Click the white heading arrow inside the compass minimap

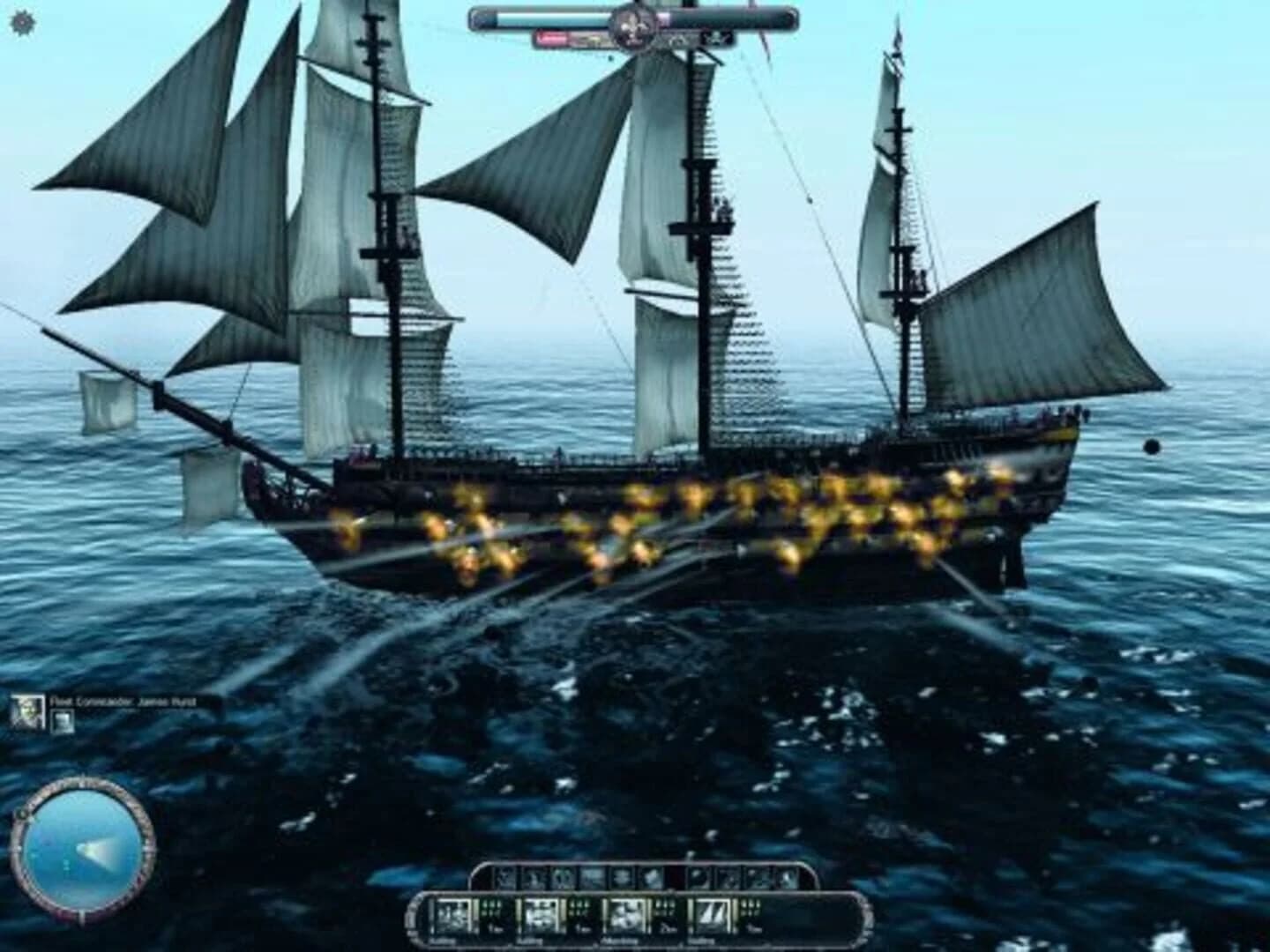93,849
